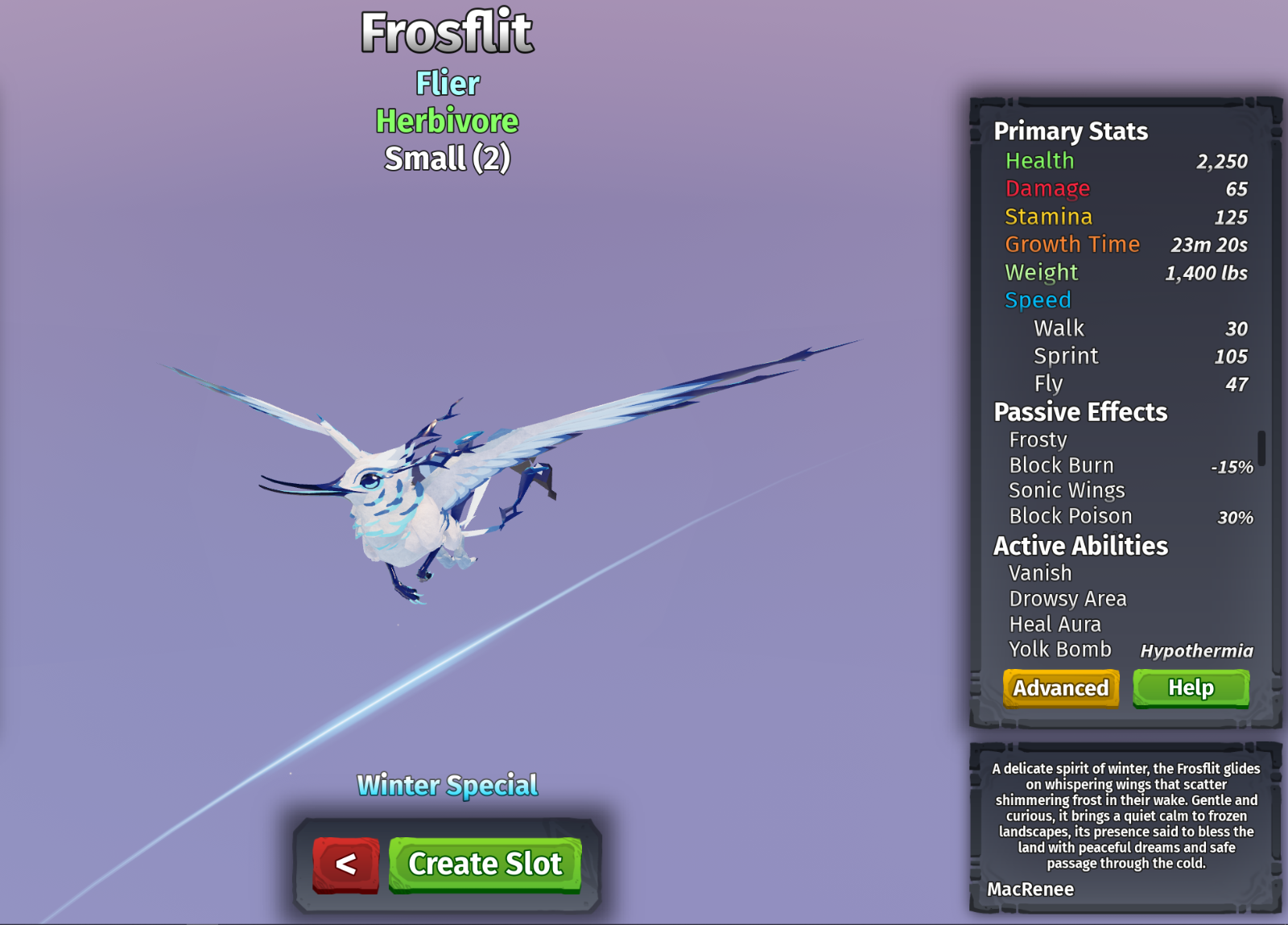This screenshot has height=925, width=1288.
Task: Select the Block Burn passive effect
Action: pos(1061,465)
